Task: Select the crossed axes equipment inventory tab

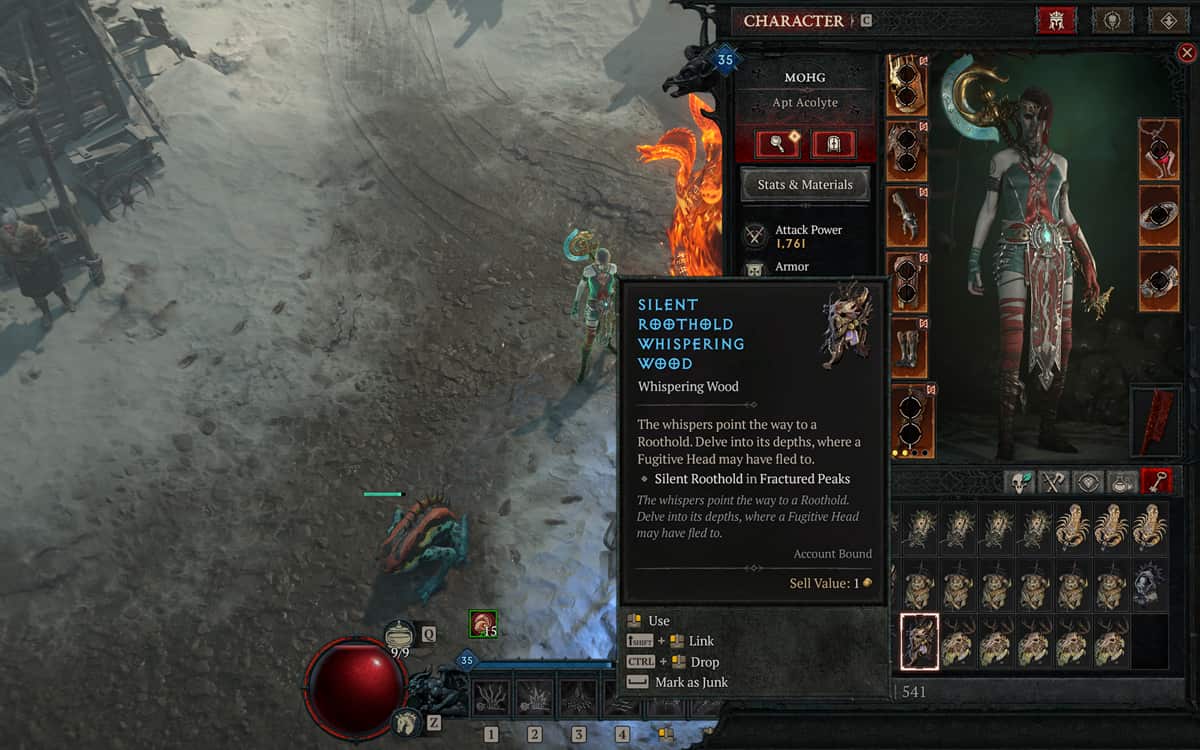Action: tap(1053, 482)
